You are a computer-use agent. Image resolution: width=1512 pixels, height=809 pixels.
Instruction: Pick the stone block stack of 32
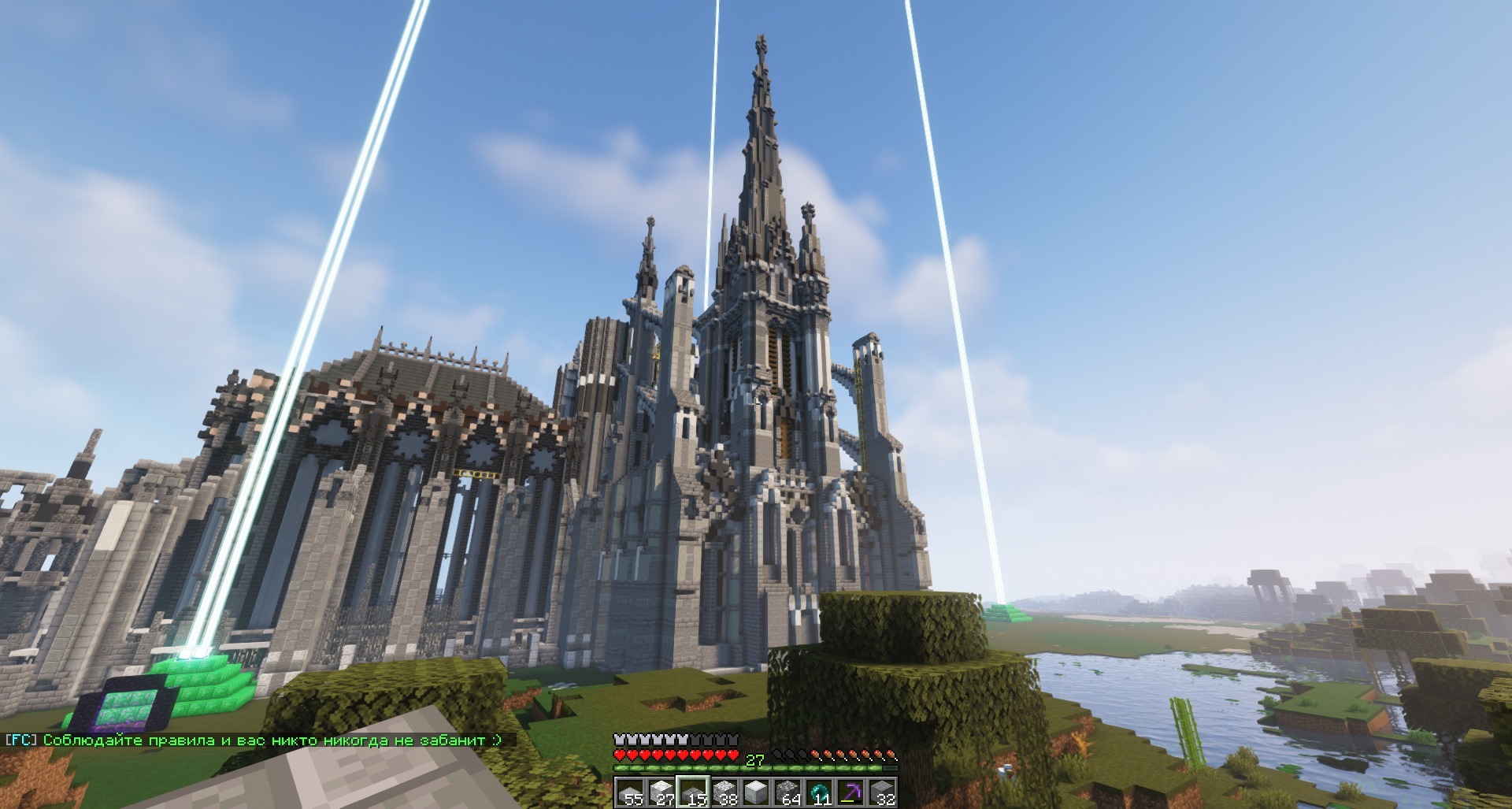tap(882, 792)
